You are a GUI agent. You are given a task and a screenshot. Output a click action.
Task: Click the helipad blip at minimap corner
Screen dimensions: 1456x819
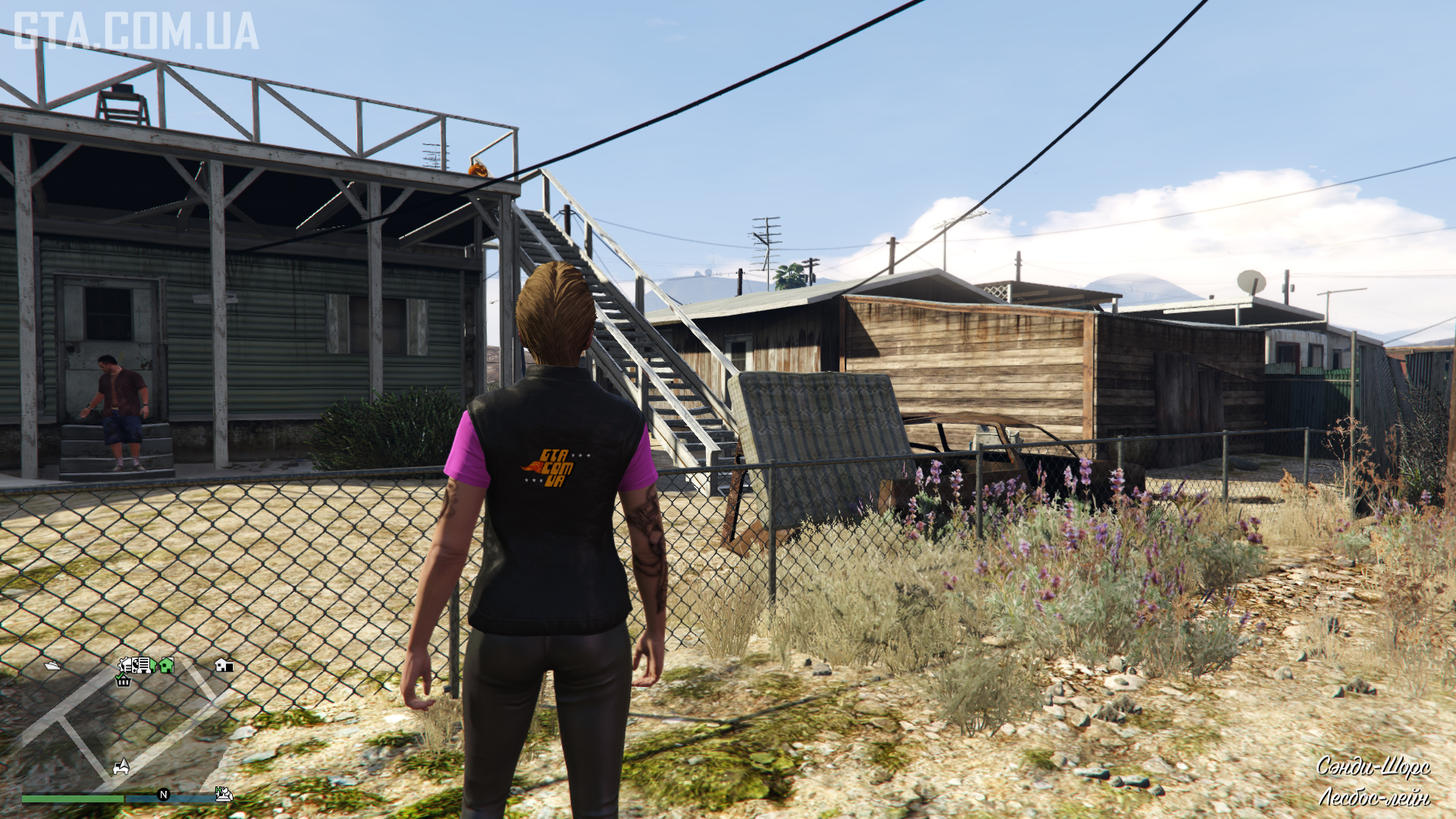coord(223,794)
